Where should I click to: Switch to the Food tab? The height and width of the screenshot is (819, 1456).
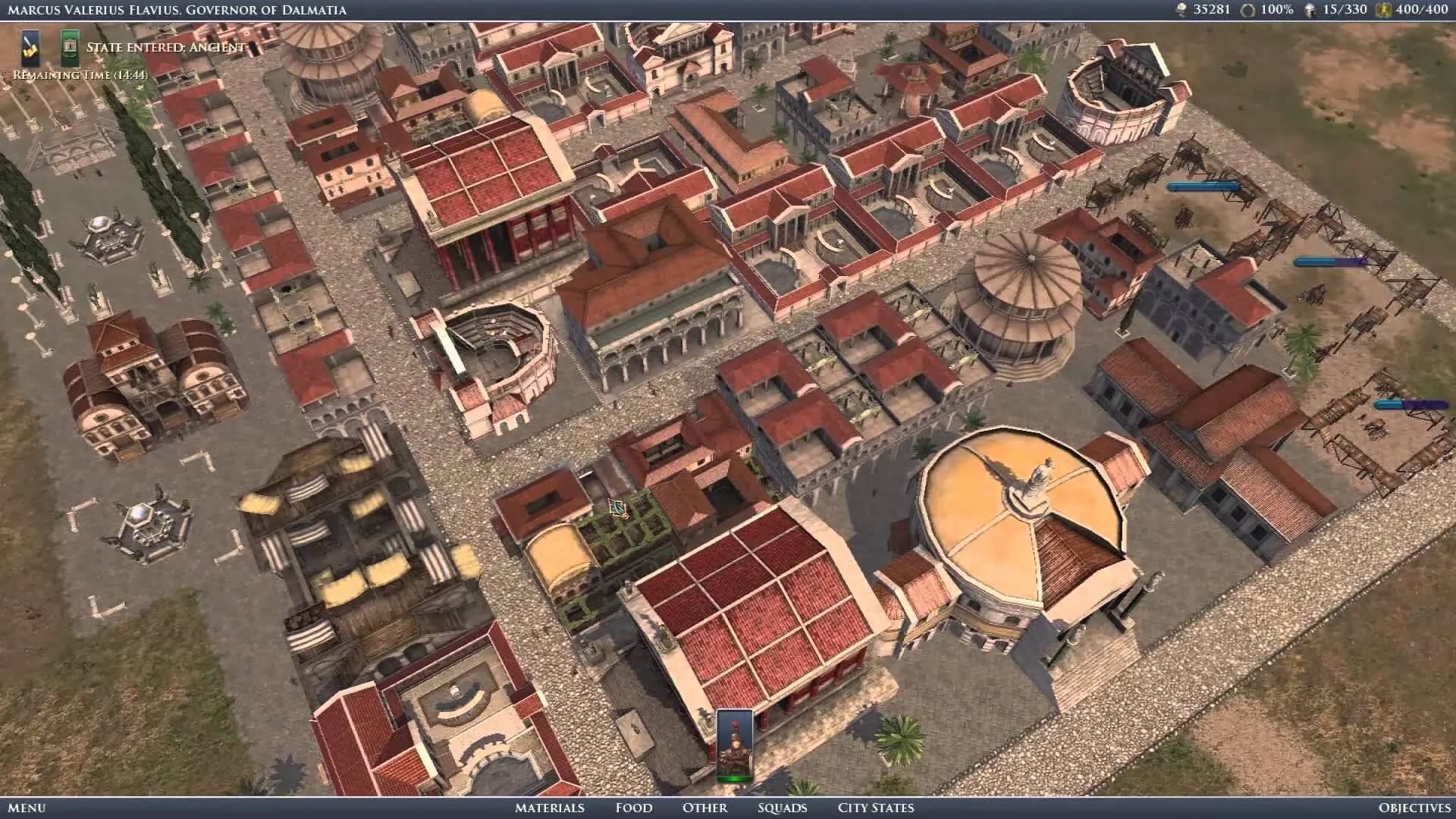pos(633,808)
